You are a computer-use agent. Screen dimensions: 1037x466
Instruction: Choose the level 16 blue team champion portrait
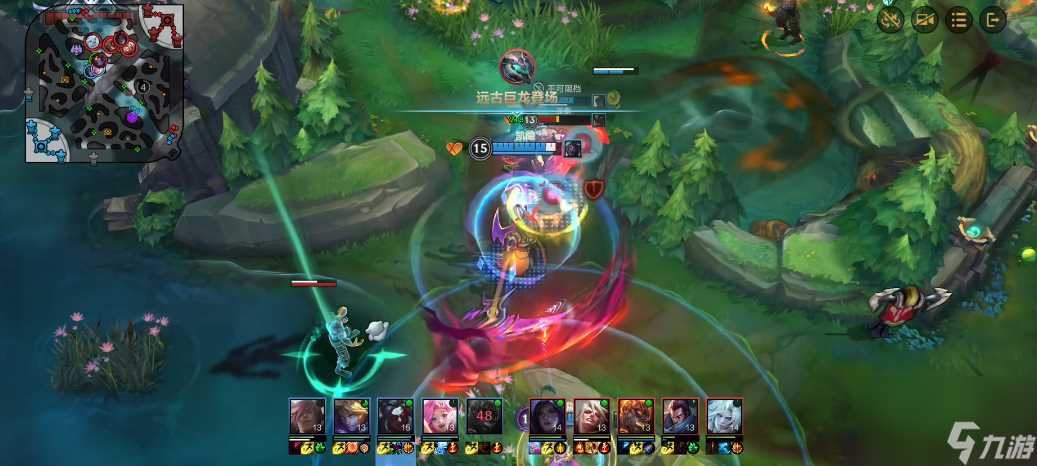click(394, 417)
